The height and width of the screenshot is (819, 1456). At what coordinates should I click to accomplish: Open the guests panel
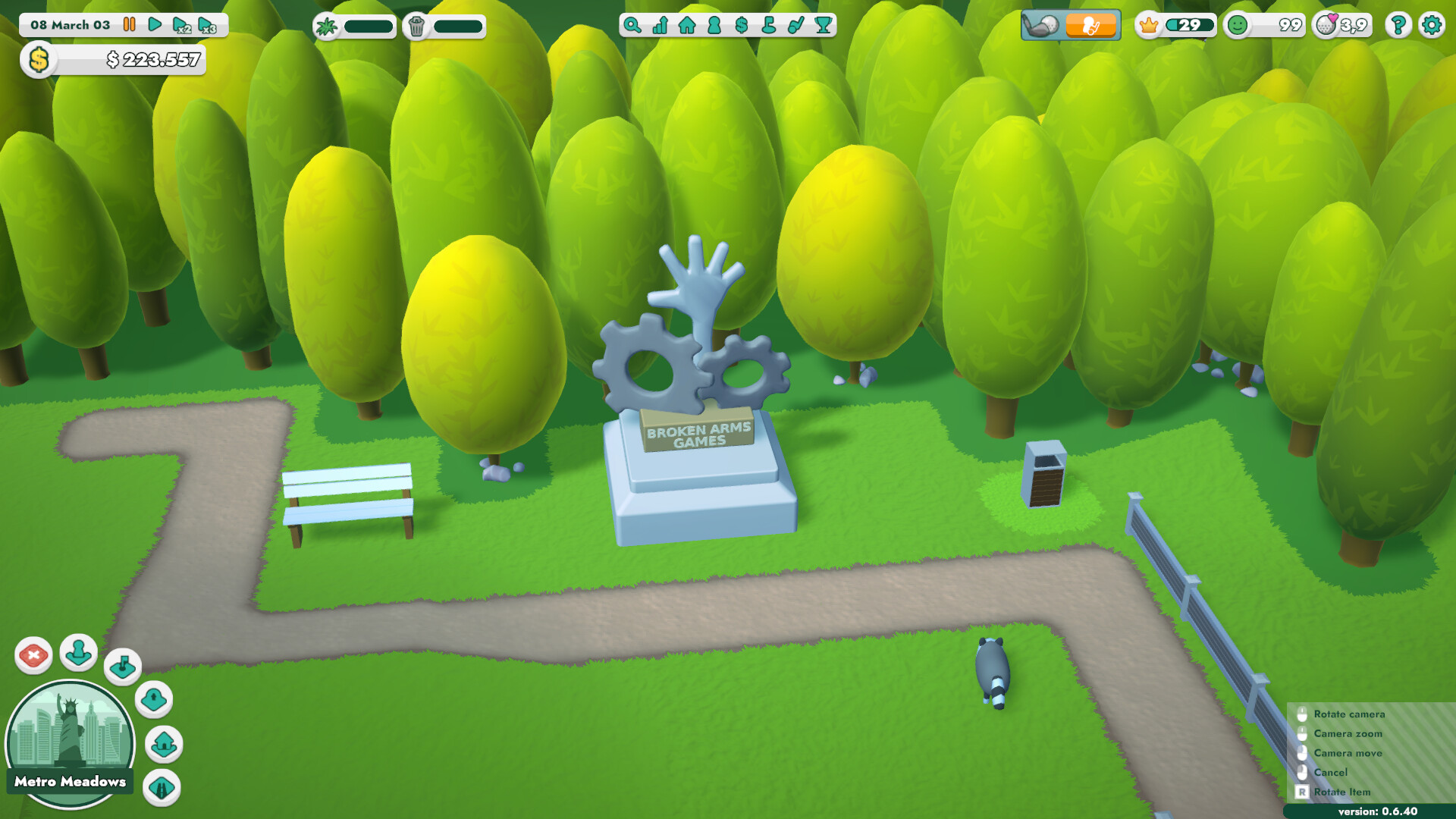[x=714, y=25]
